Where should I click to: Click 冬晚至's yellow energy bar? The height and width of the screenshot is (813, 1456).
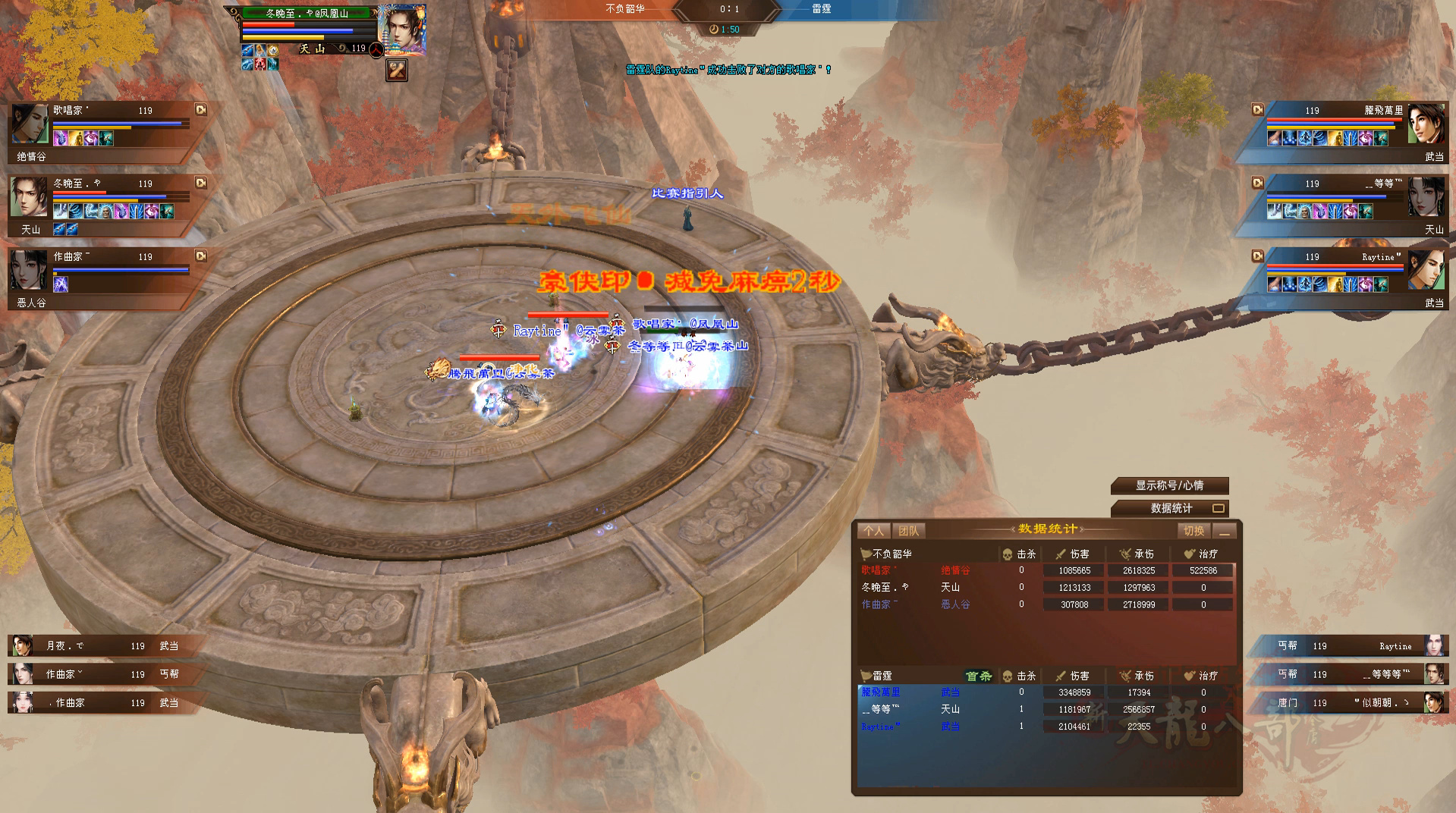(94, 199)
